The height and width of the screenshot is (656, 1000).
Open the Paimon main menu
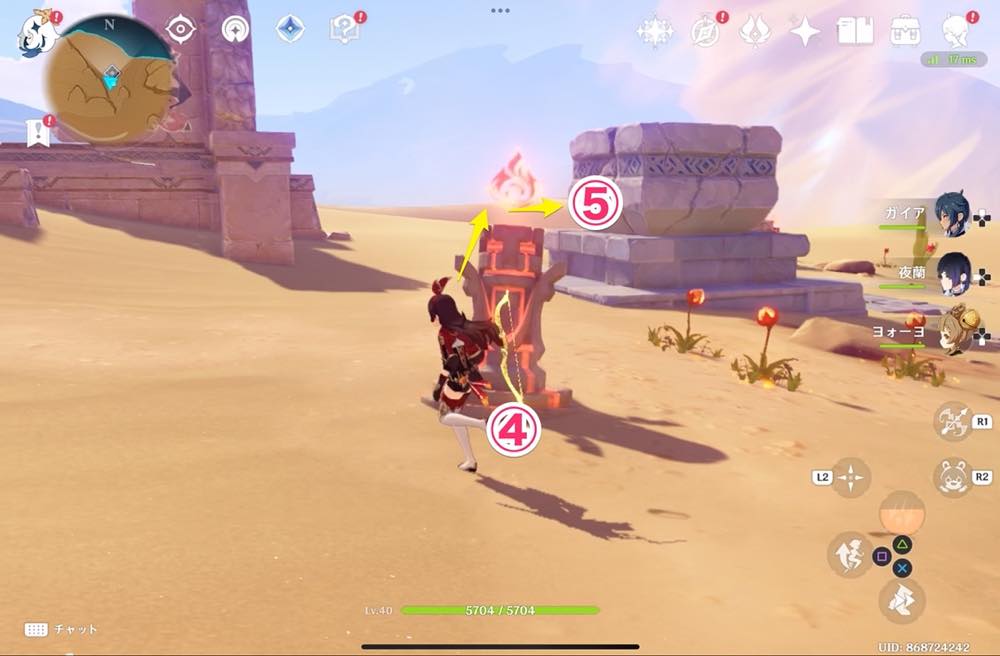coord(35,31)
